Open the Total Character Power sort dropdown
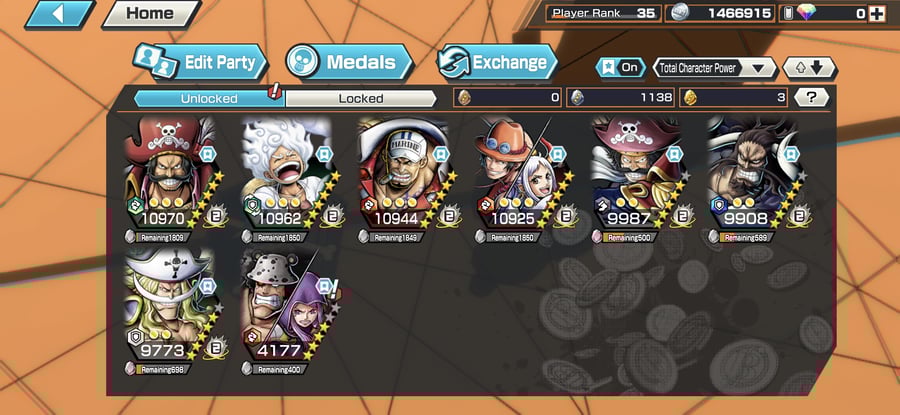This screenshot has height=415, width=900. click(714, 68)
